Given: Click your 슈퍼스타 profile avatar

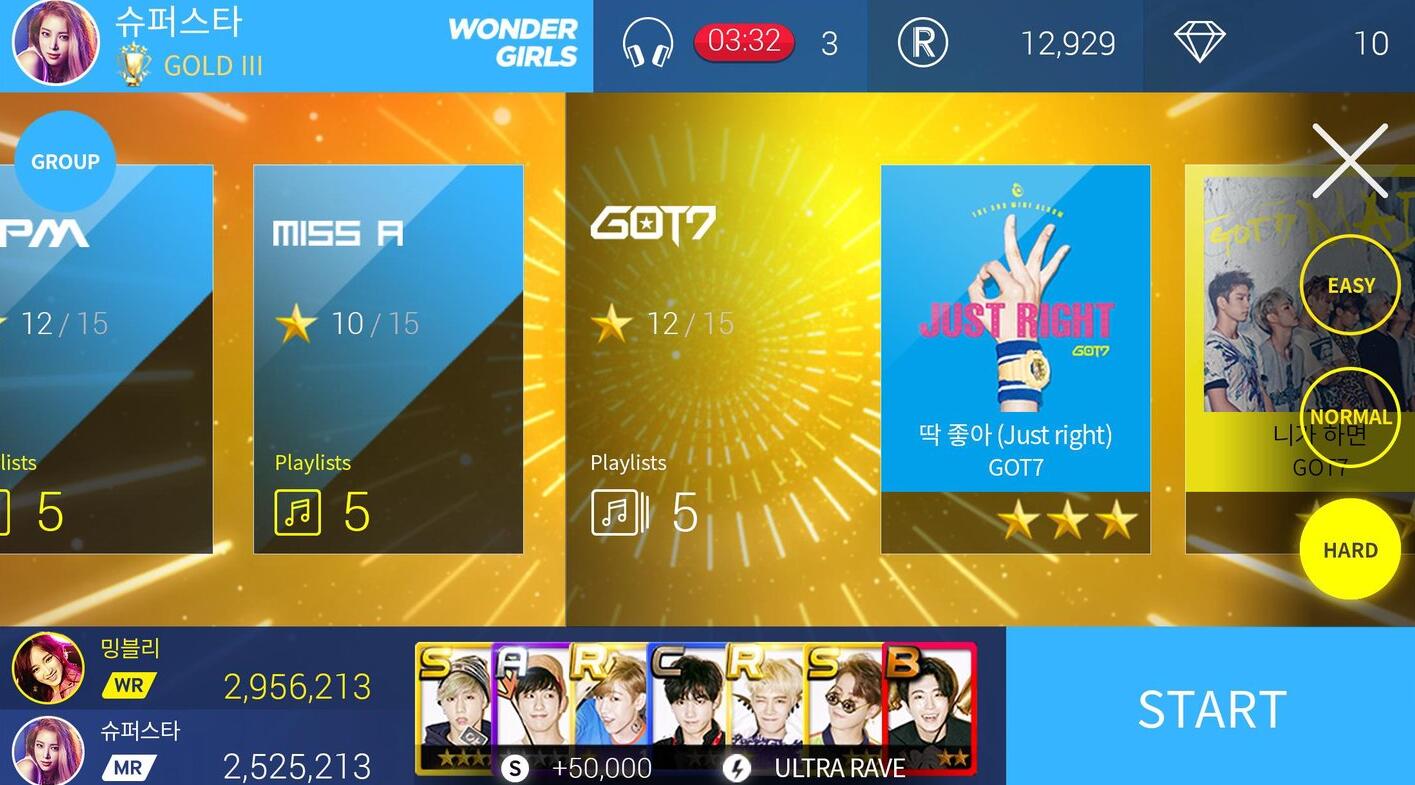Looking at the screenshot, I should click(x=55, y=44).
